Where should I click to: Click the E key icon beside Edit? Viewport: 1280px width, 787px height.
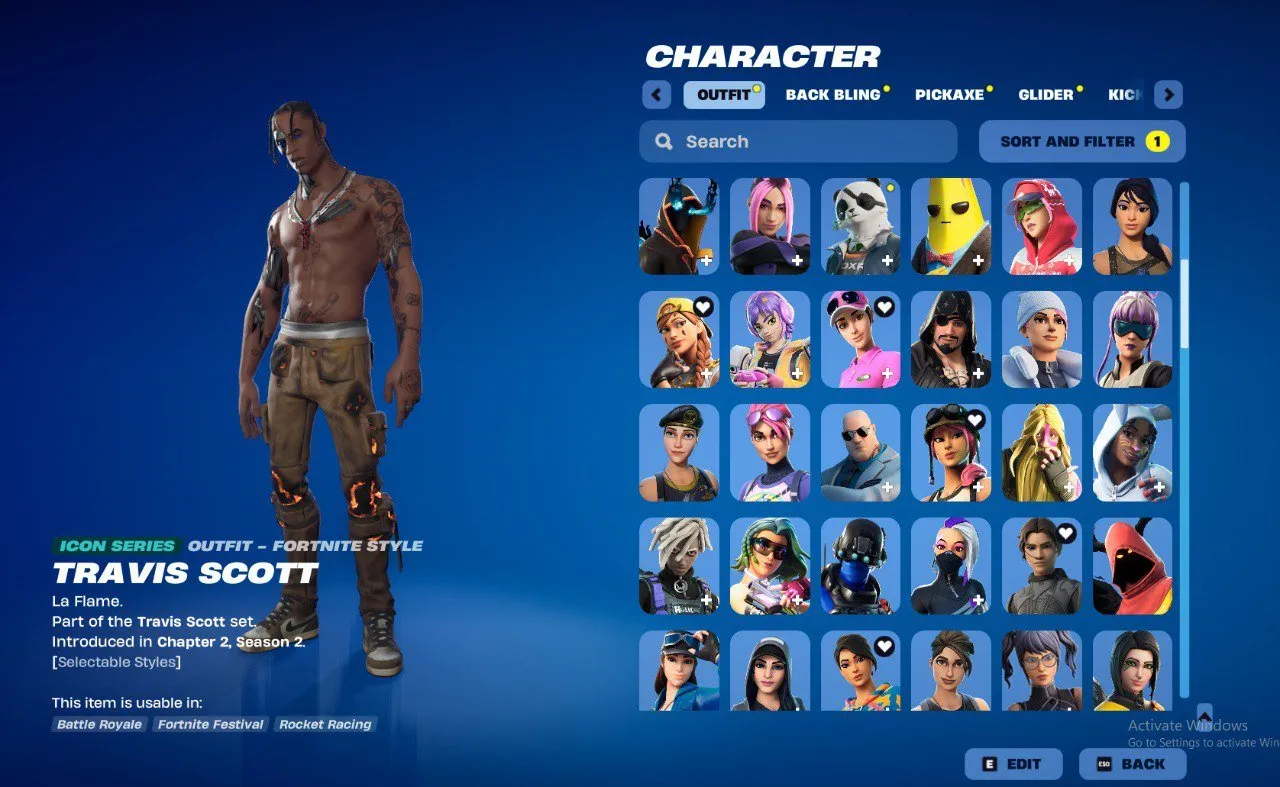click(x=986, y=764)
